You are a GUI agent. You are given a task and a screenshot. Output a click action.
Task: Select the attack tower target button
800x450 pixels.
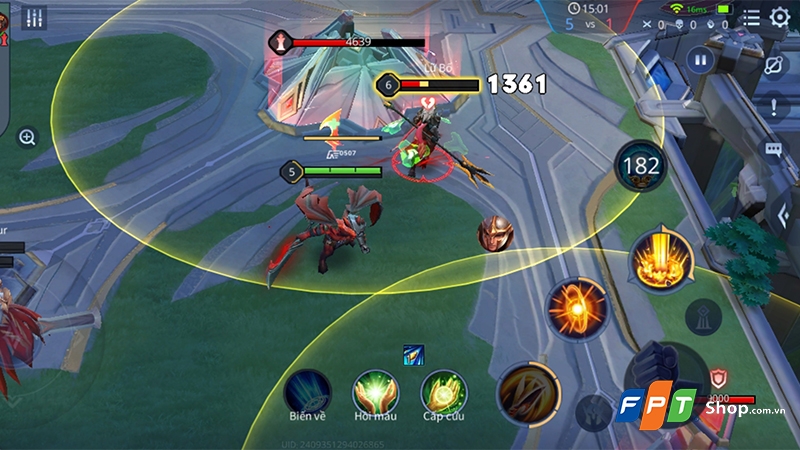click(704, 317)
